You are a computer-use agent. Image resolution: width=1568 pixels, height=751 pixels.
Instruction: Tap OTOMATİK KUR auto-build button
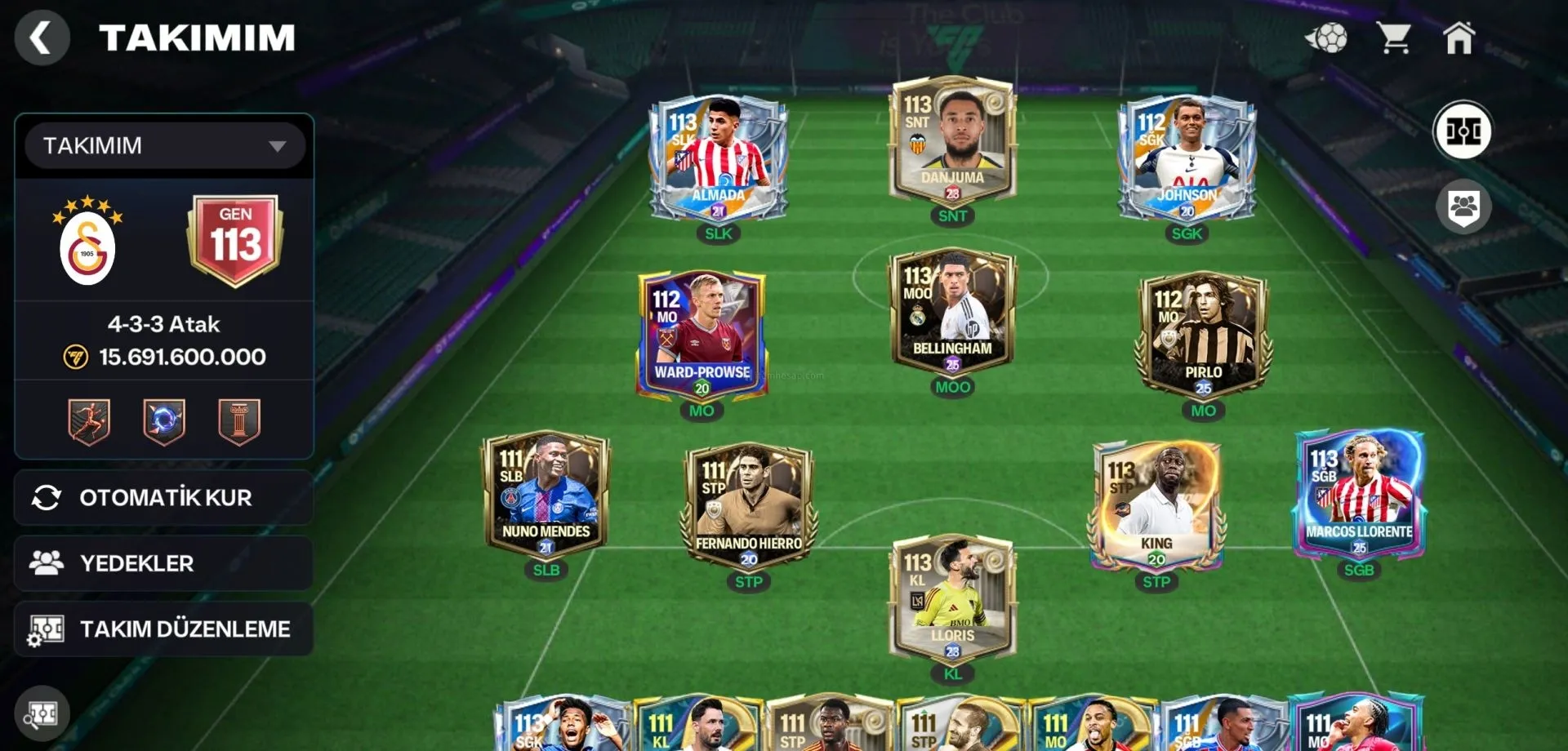(164, 497)
